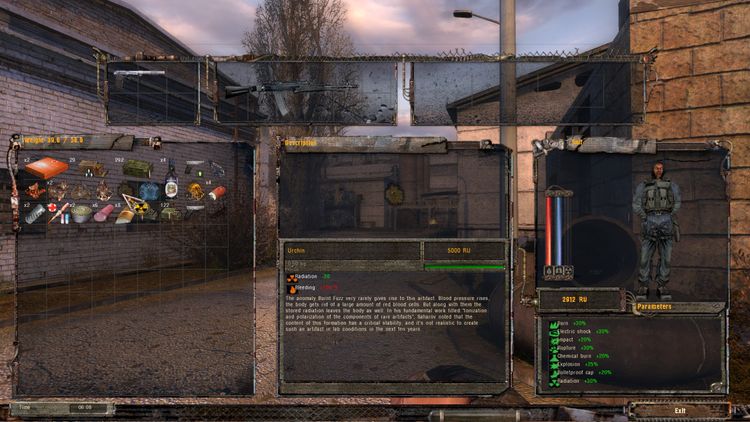Select the assault rifle in the weapon slot
This screenshot has width=750, height=422.
pos(290,90)
